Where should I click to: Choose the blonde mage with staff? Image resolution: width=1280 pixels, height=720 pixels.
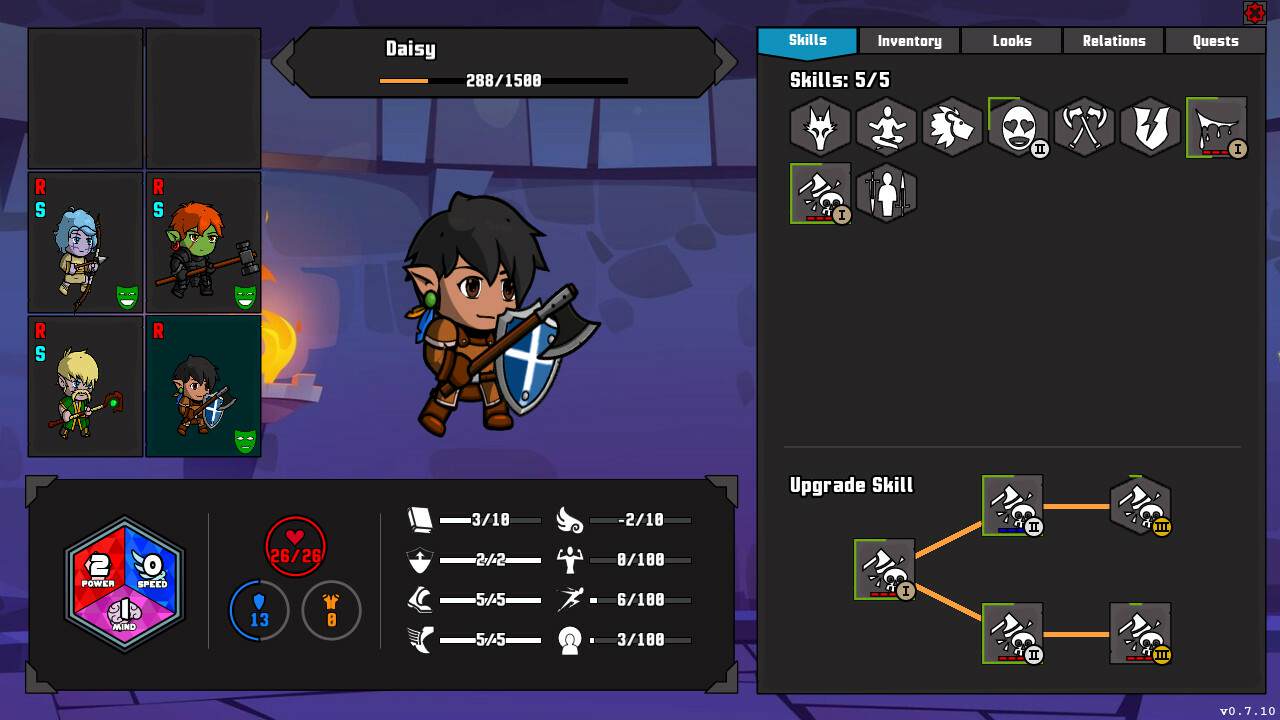point(85,386)
